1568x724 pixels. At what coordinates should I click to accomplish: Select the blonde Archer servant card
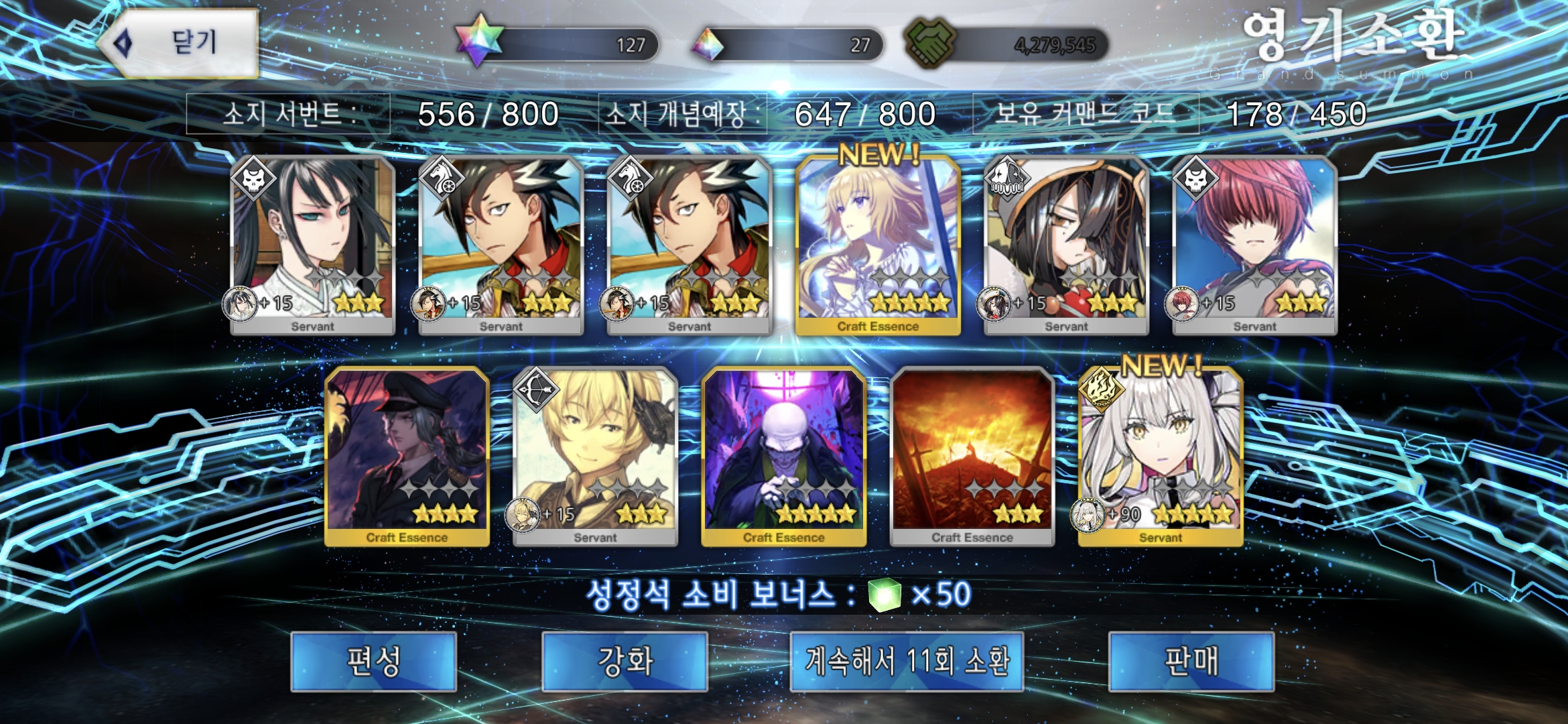click(x=595, y=457)
